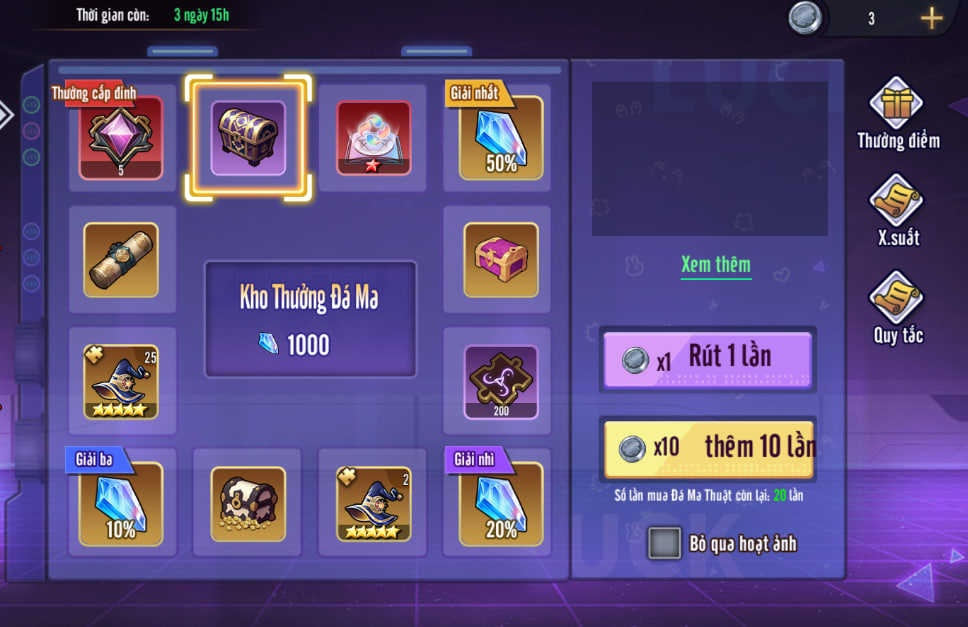Select the coin-filled chest prize
The height and width of the screenshot is (627, 968).
(x=248, y=503)
